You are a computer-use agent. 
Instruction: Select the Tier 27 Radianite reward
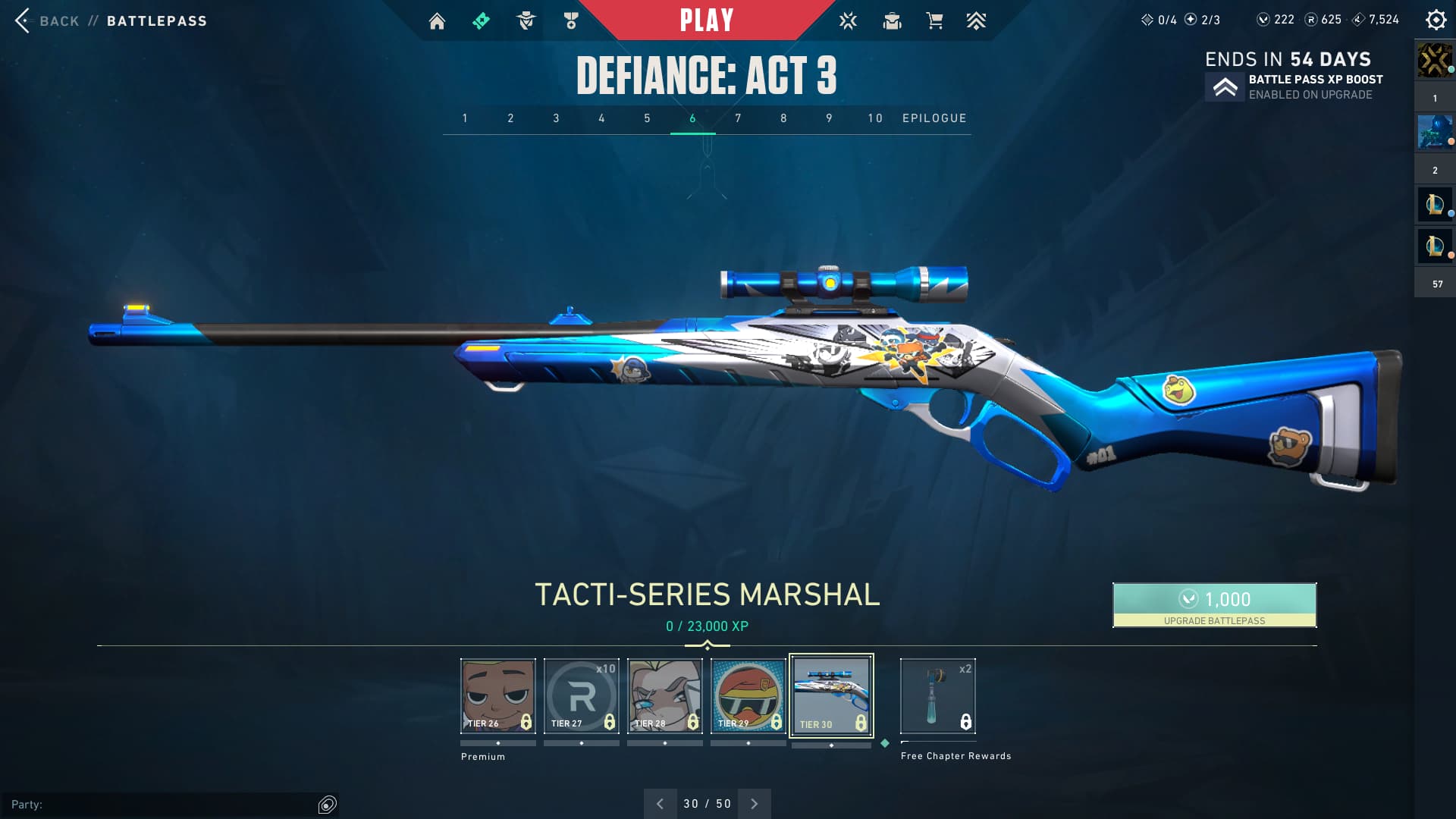(x=582, y=695)
